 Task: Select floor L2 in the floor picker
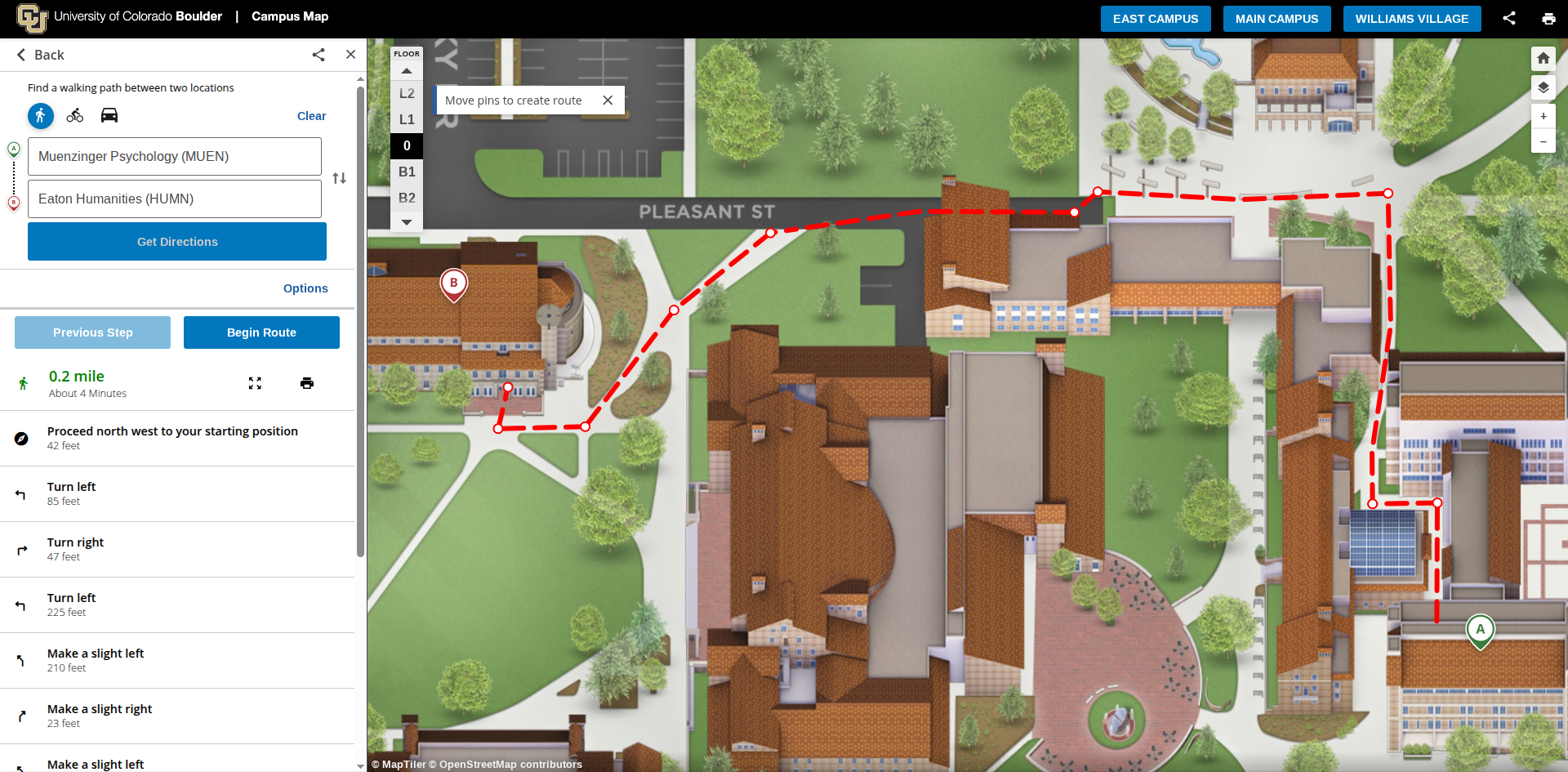point(407,93)
